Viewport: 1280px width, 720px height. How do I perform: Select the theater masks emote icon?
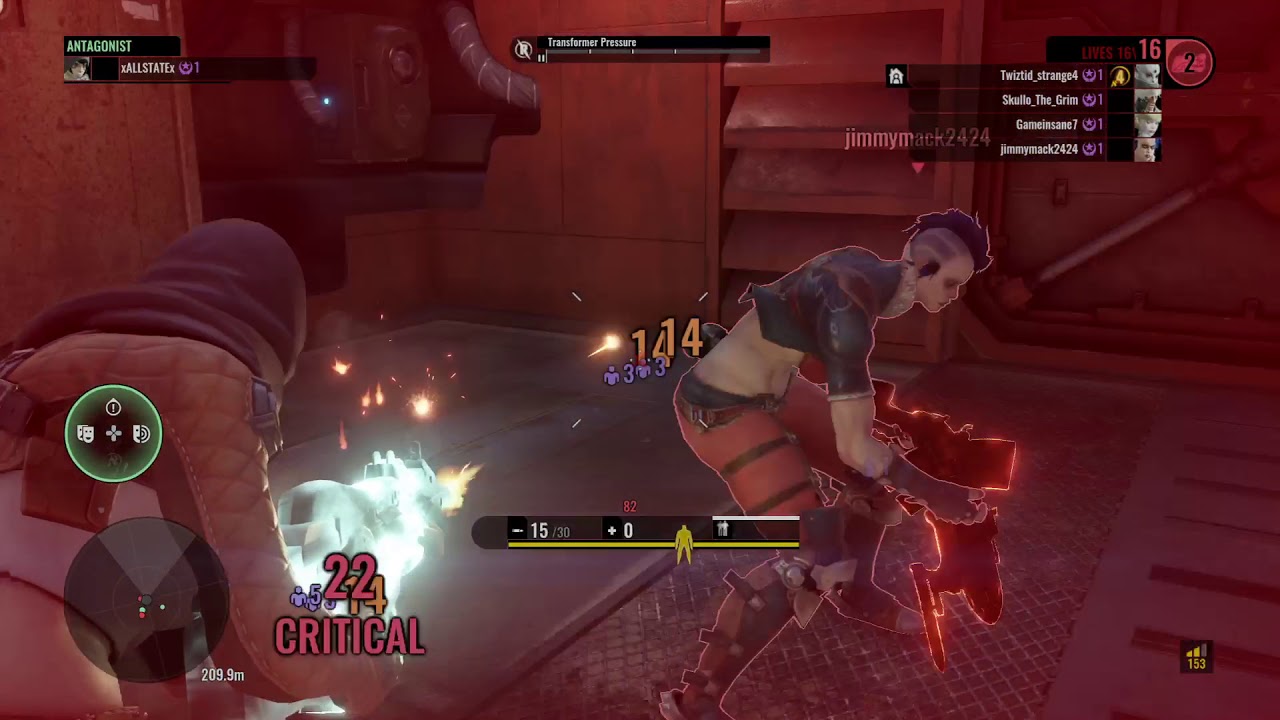click(x=86, y=433)
